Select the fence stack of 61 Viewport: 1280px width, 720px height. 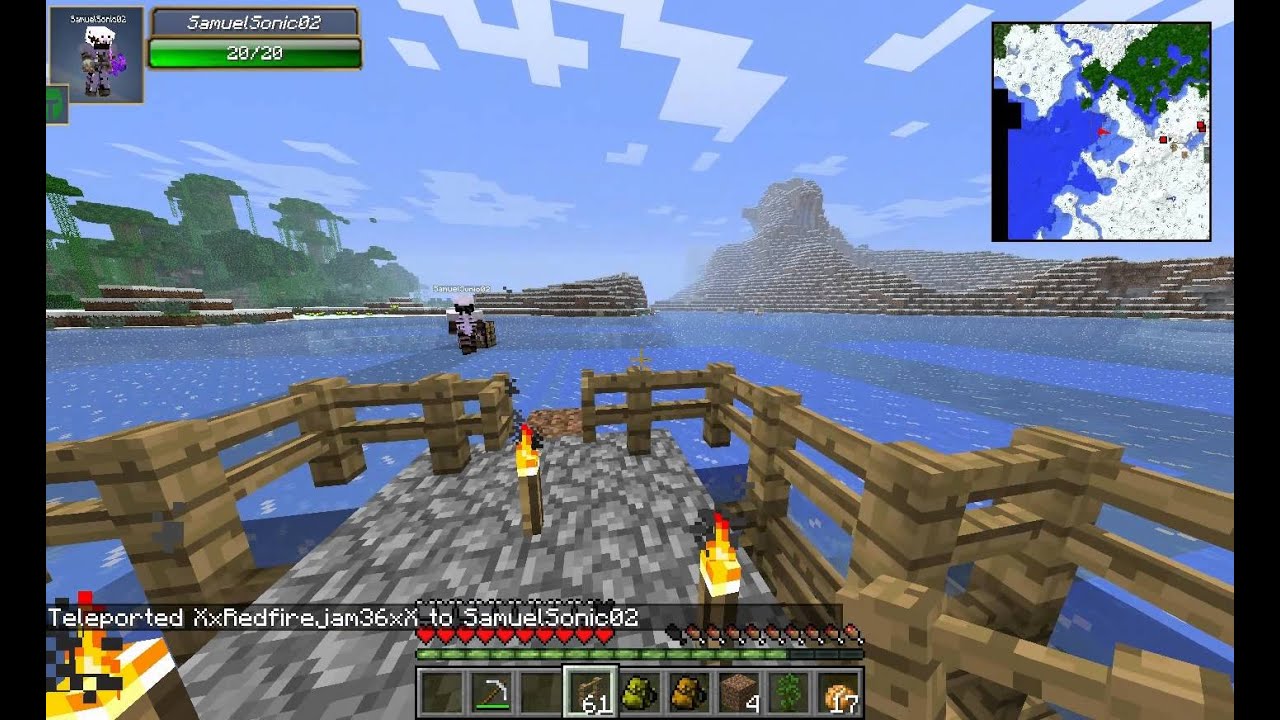pyautogui.click(x=591, y=692)
